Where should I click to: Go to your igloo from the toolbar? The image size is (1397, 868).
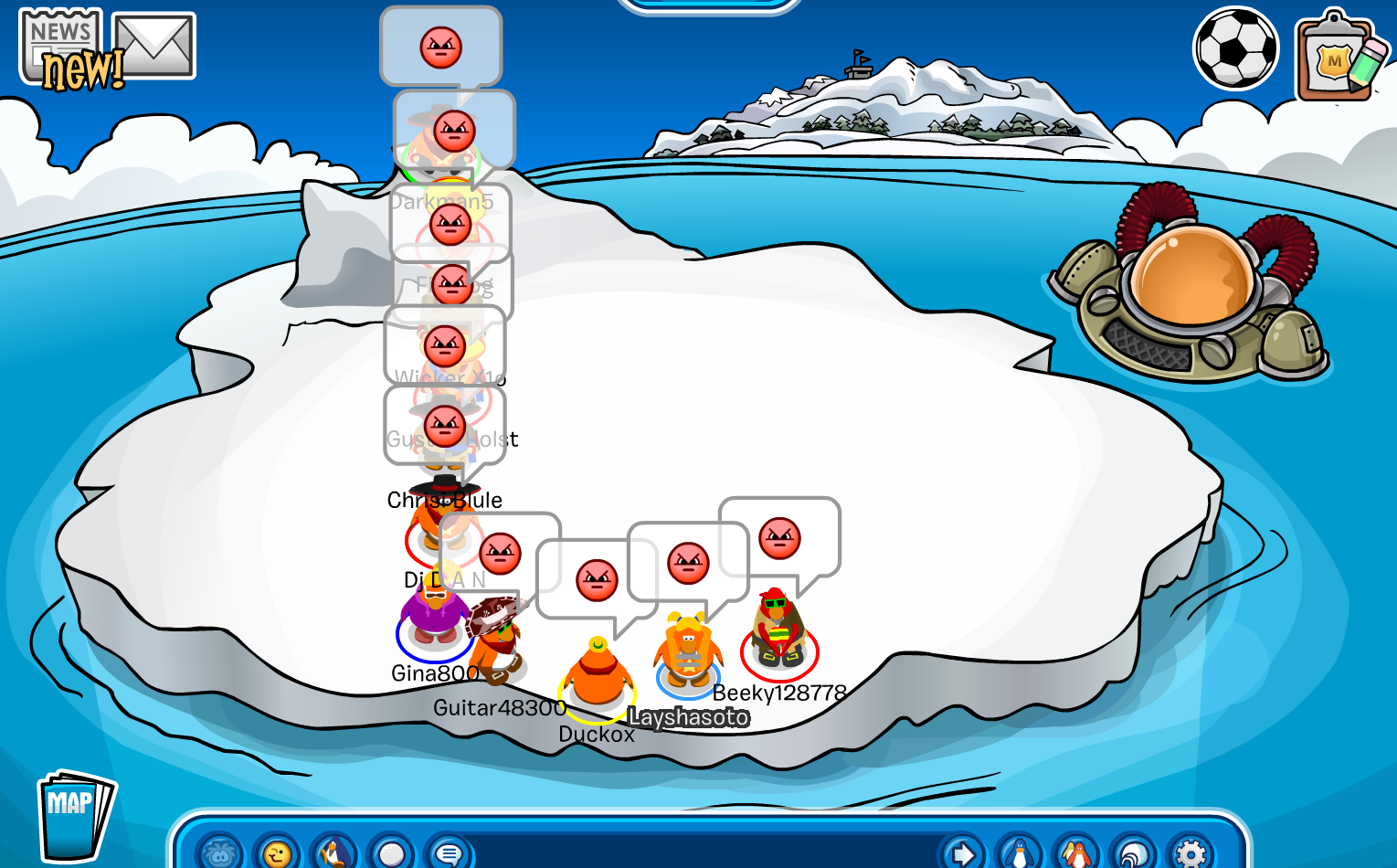click(1134, 853)
